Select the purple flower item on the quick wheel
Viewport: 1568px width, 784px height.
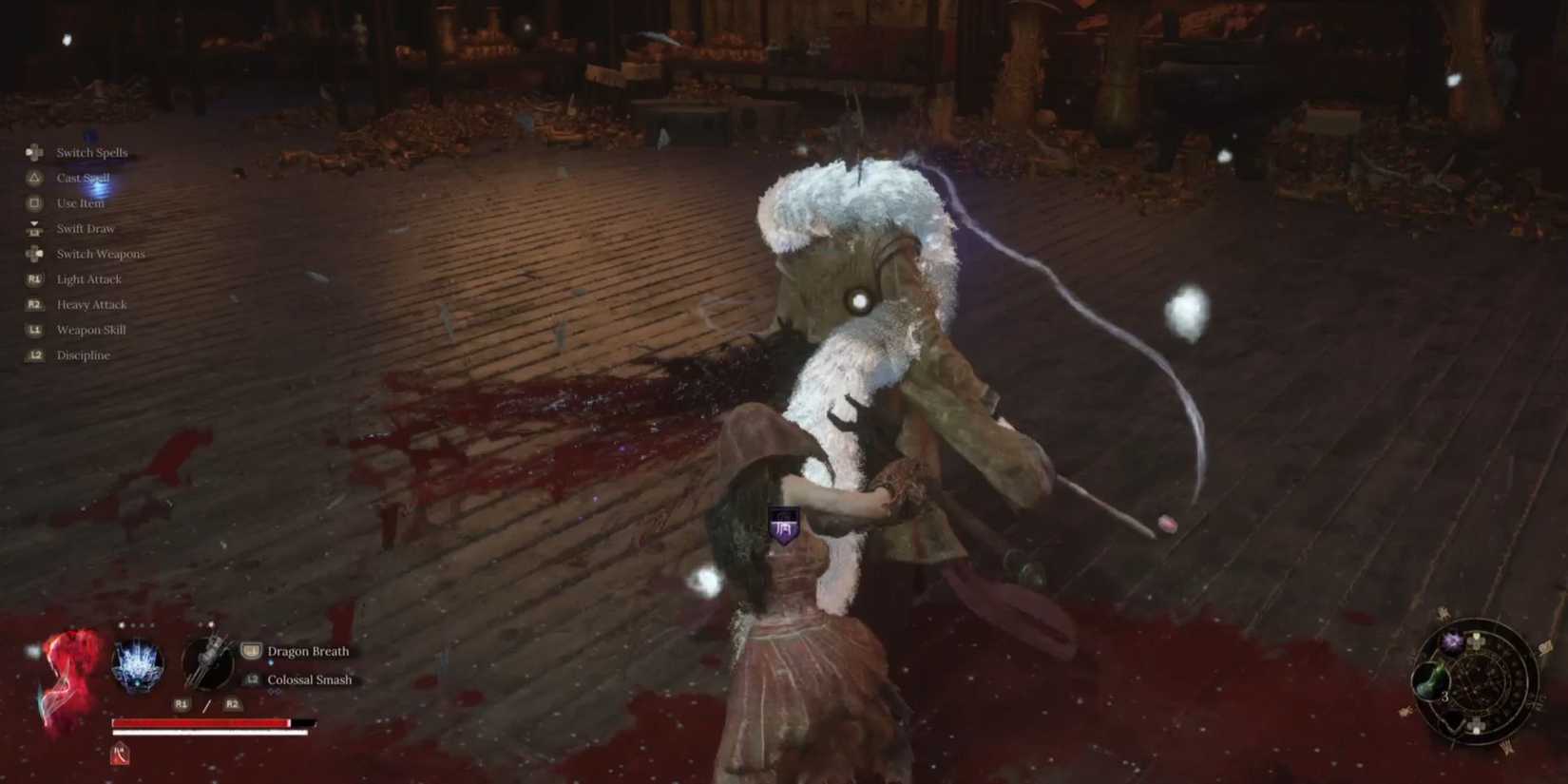pyautogui.click(x=1452, y=642)
